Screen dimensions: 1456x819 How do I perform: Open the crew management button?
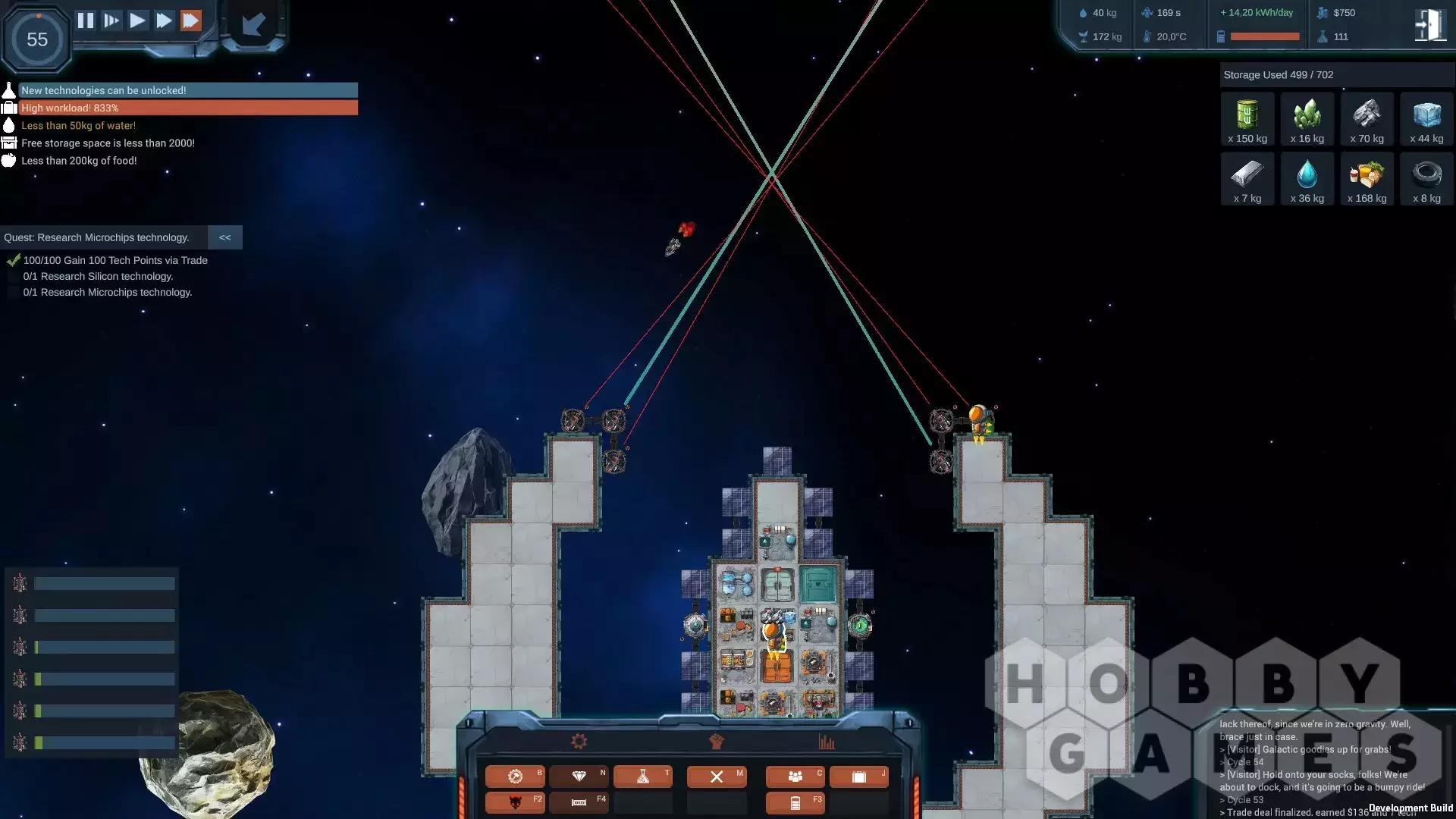point(795,777)
